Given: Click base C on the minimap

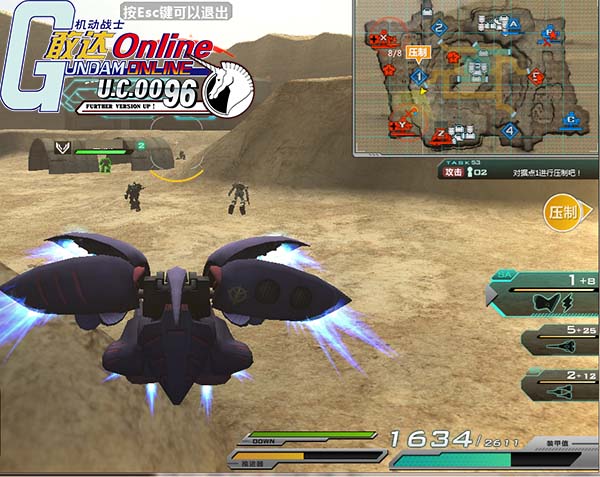Looking at the screenshot, I should (x=569, y=119).
